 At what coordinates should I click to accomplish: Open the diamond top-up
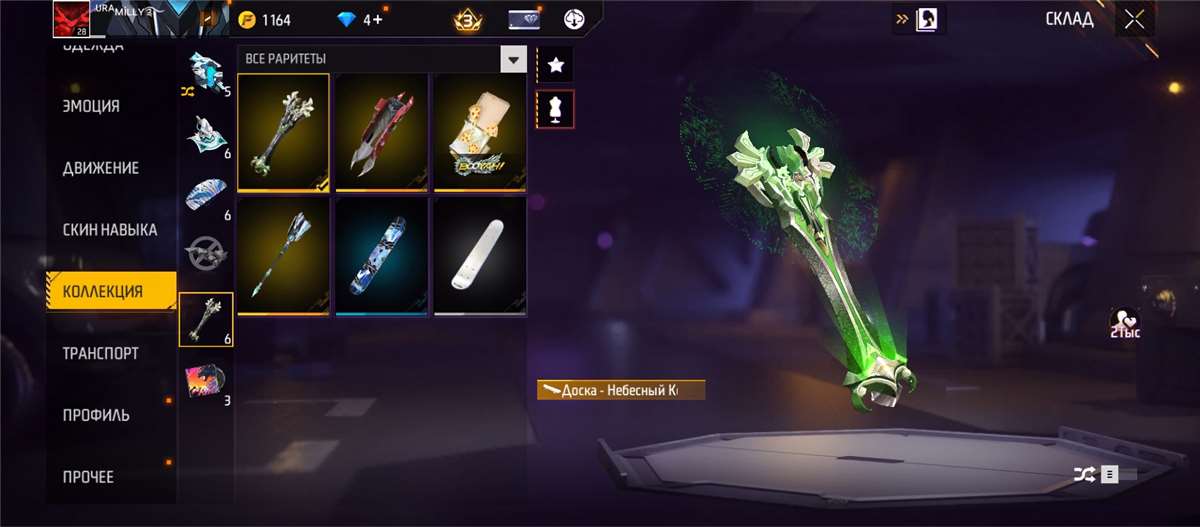tap(358, 20)
